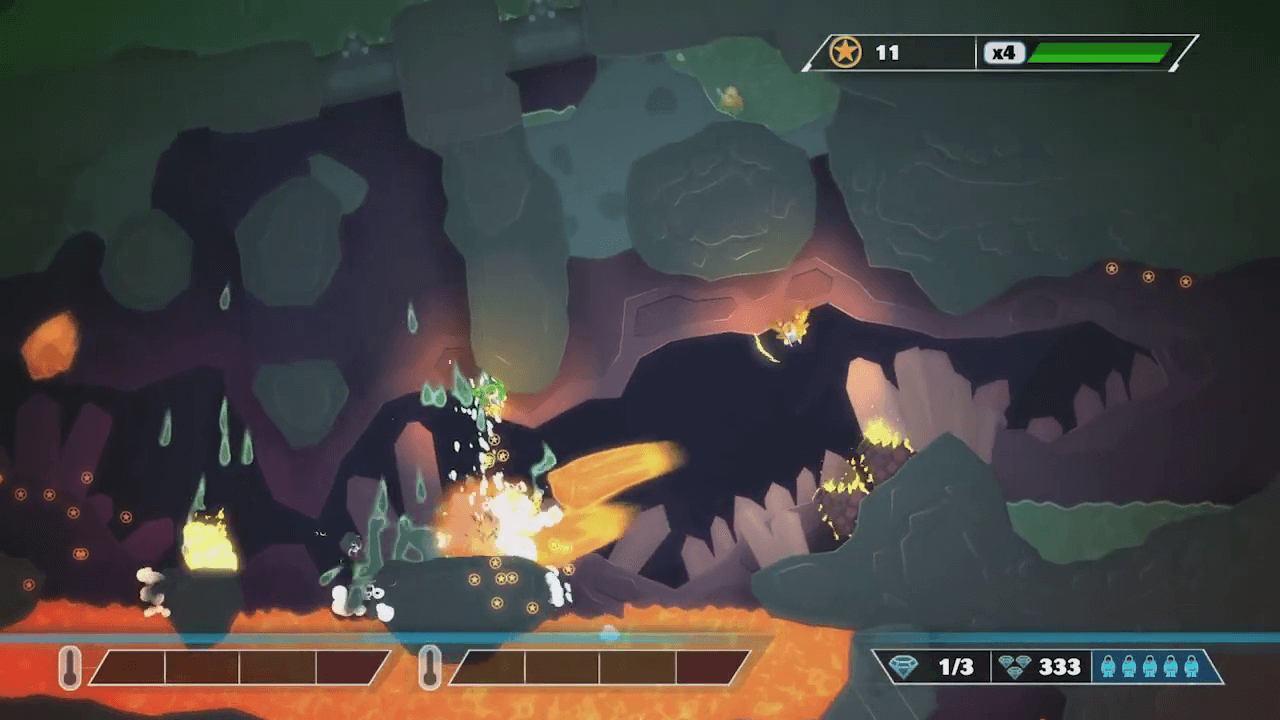This screenshot has height=720, width=1280.
Task: Select the middle survivor icon in the roster
Action: 1150,667
